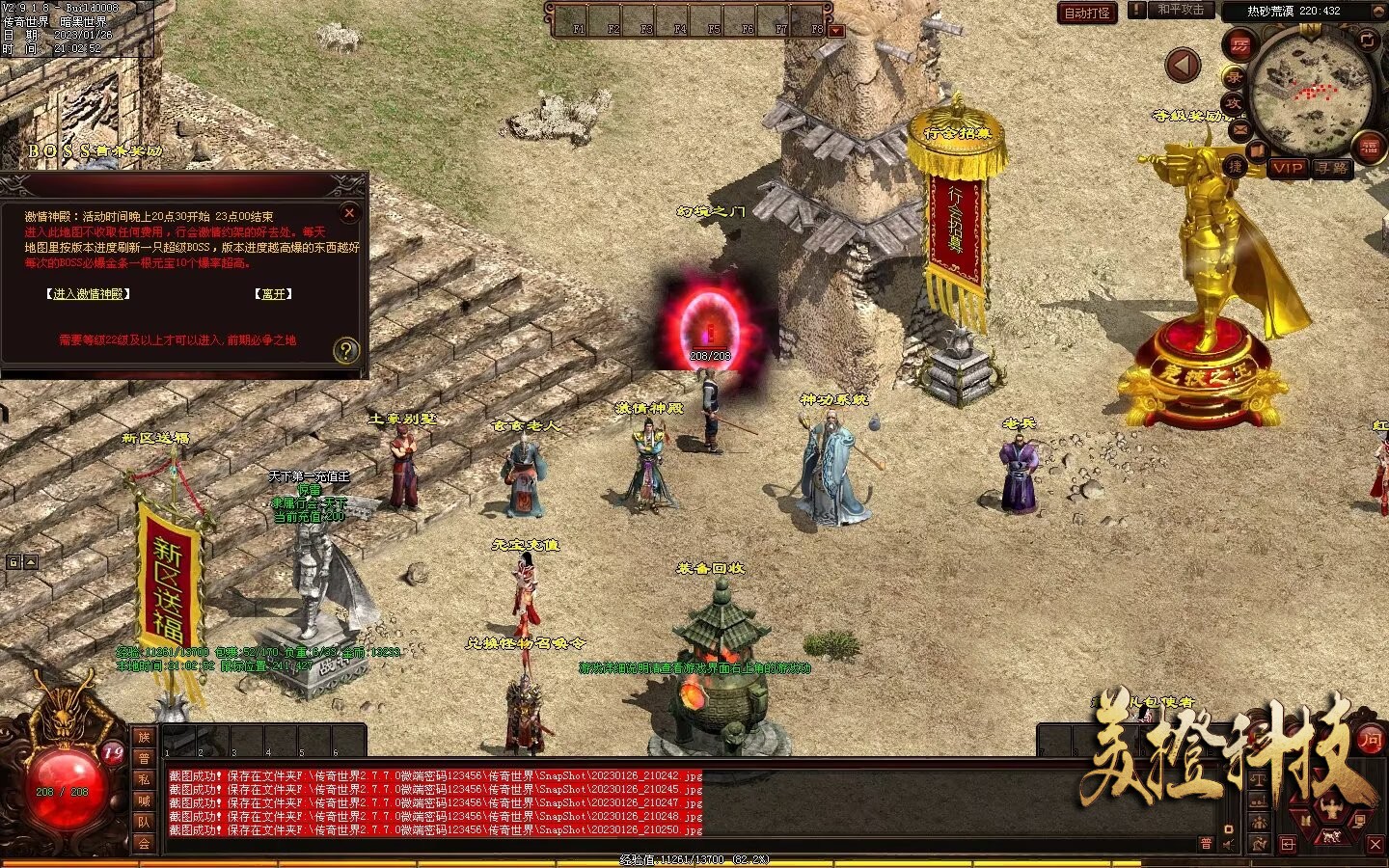Switch chat to the 族 channel
Screen dimensions: 1389x868
144,738
